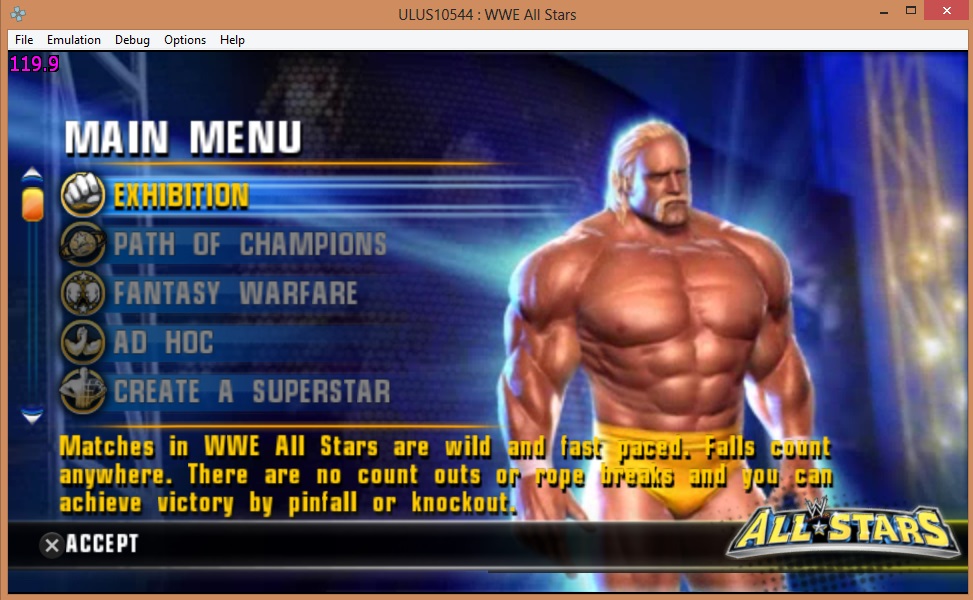The width and height of the screenshot is (973, 600).
Task: Click the championship belt icon
Action: 83,244
